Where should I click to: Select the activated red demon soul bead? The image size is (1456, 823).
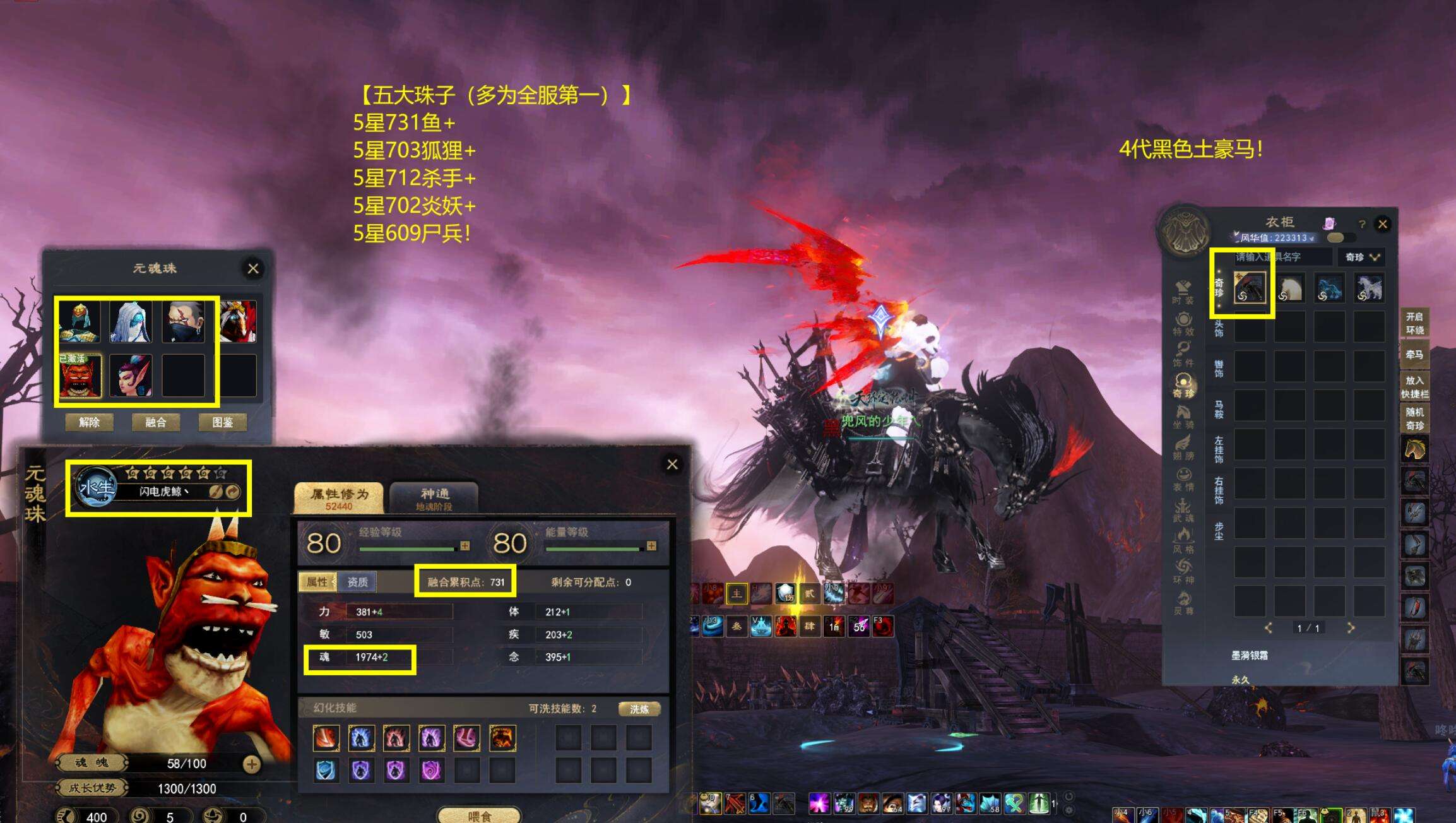(80, 376)
